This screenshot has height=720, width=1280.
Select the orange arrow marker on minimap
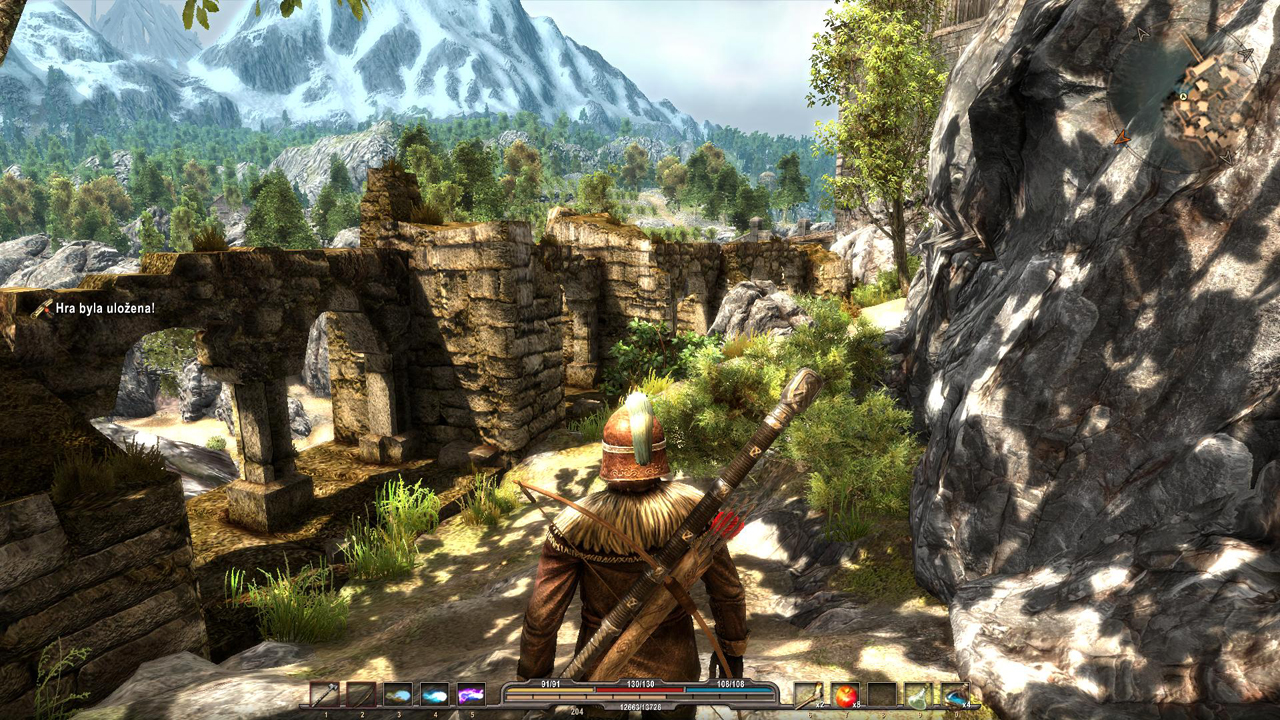click(x=1122, y=138)
